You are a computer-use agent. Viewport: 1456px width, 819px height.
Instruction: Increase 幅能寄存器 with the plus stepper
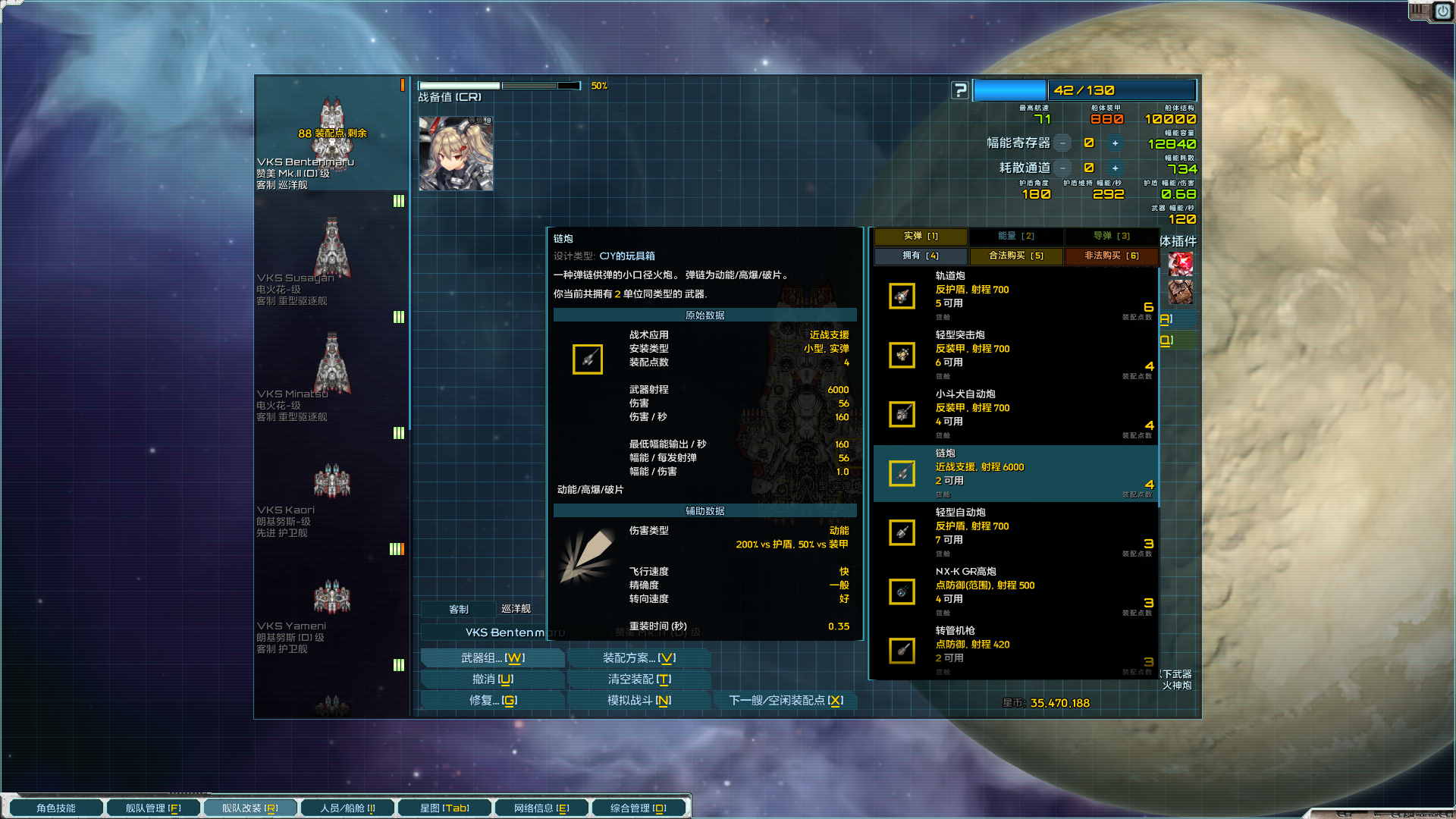tap(1115, 143)
